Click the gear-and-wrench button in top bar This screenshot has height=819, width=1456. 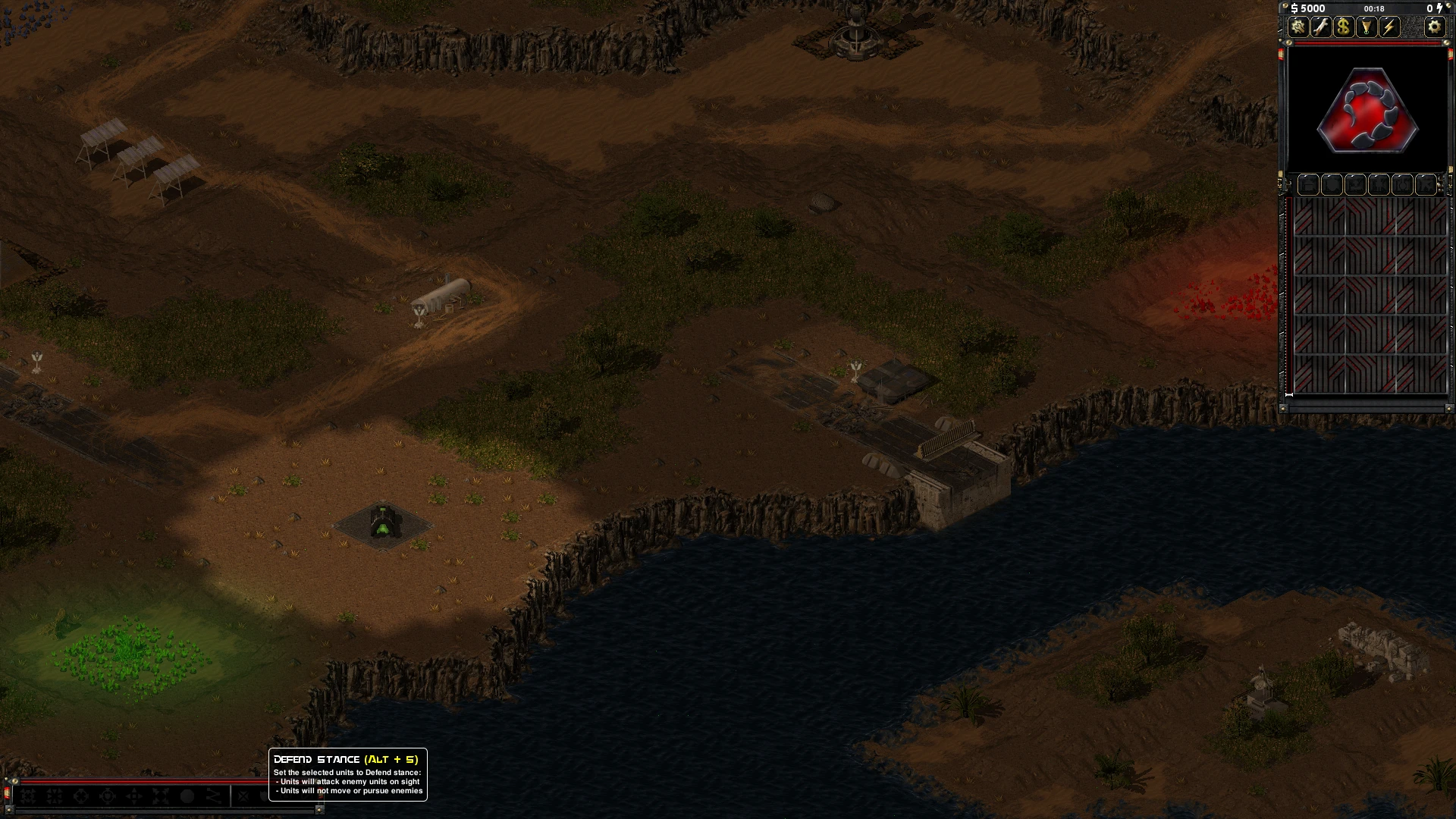1298,27
